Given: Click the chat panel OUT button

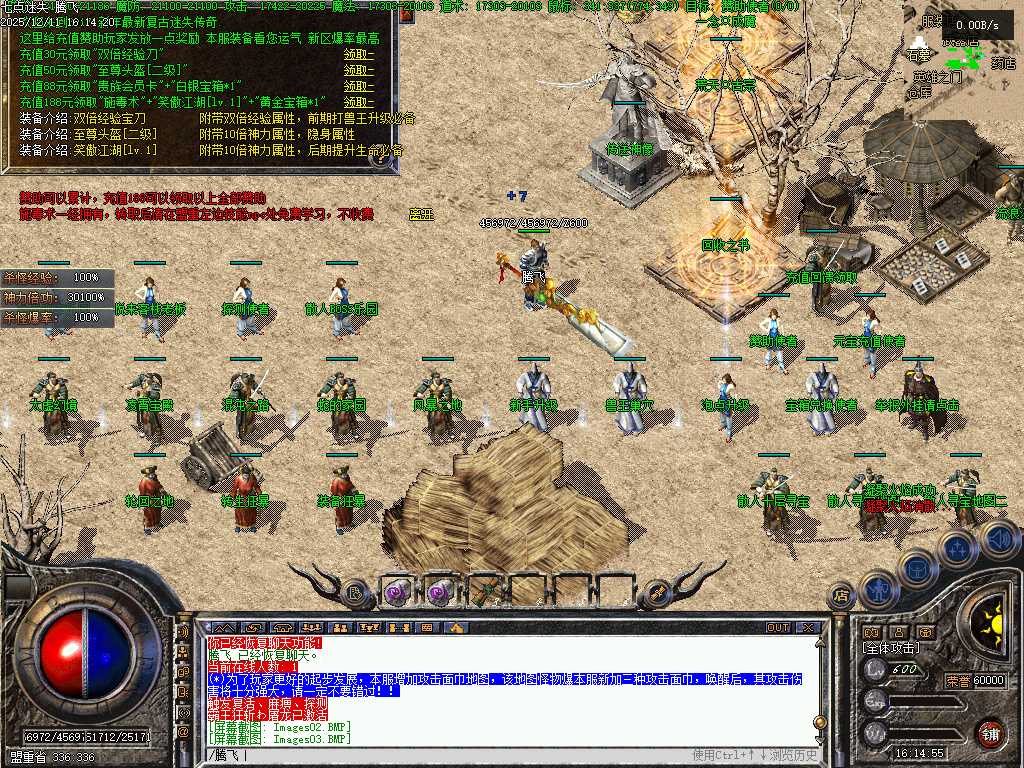Looking at the screenshot, I should click(778, 628).
